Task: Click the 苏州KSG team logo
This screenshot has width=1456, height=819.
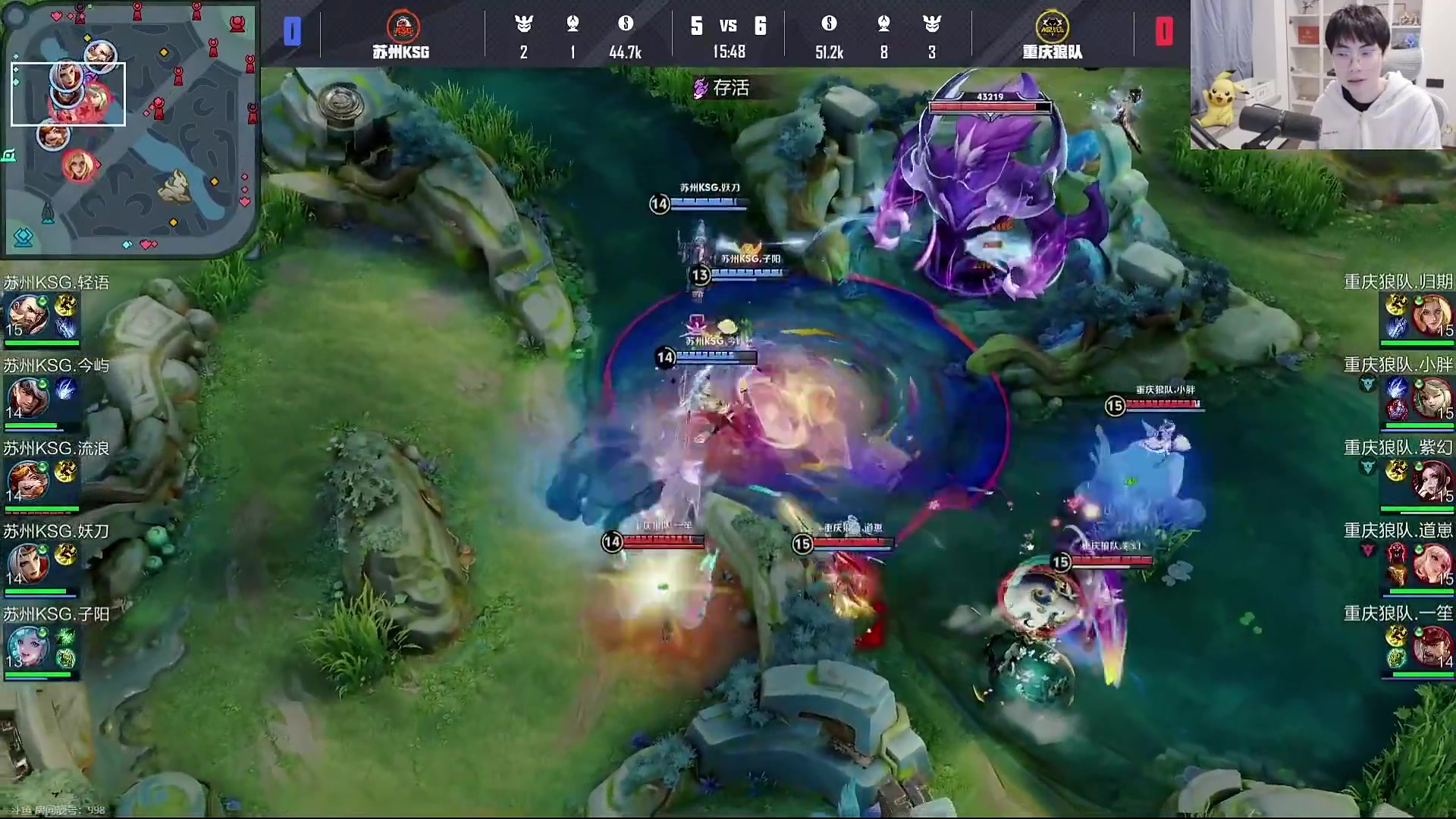Action: [x=402, y=27]
